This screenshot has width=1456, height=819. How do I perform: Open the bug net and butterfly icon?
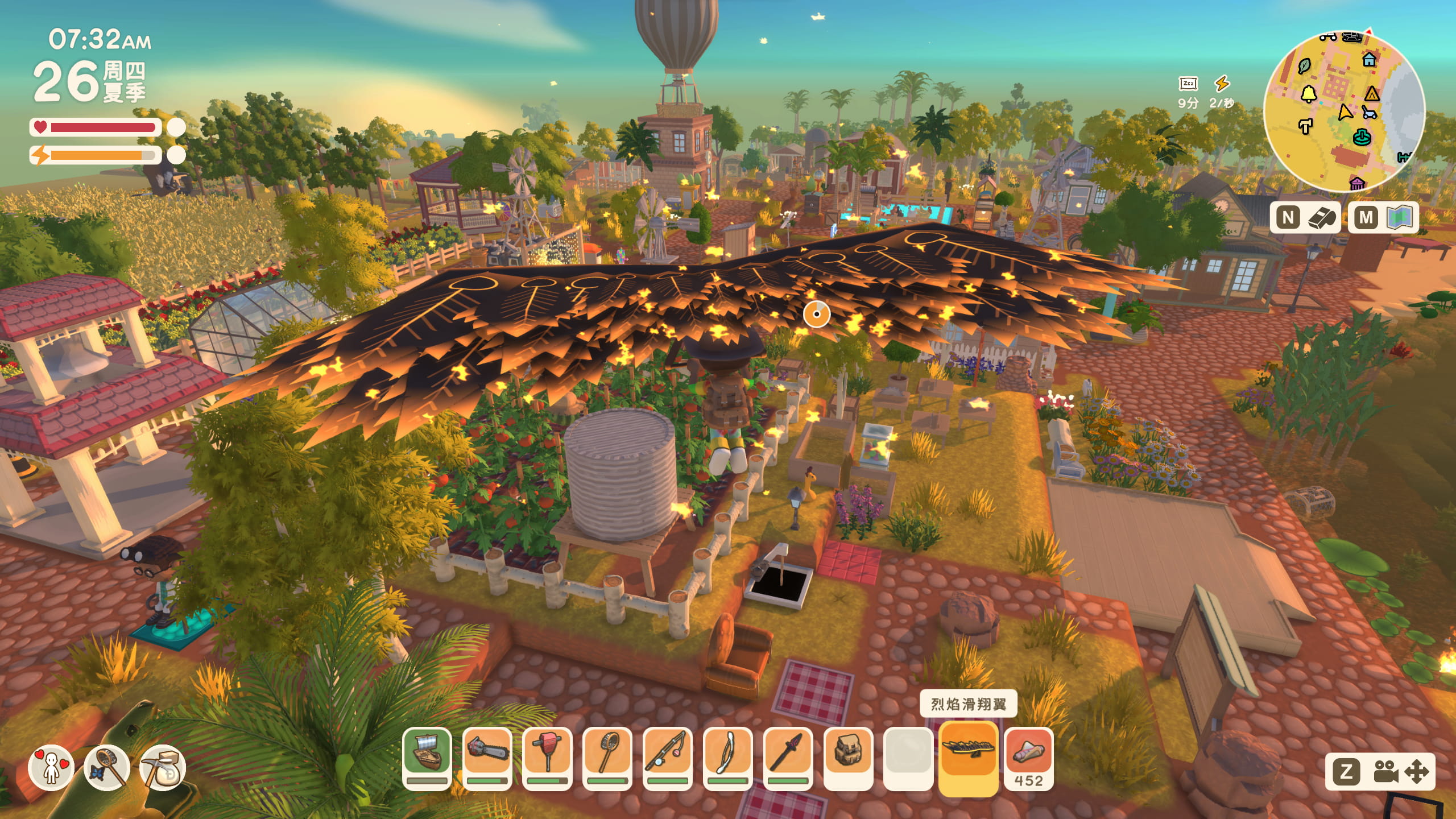pos(107,768)
